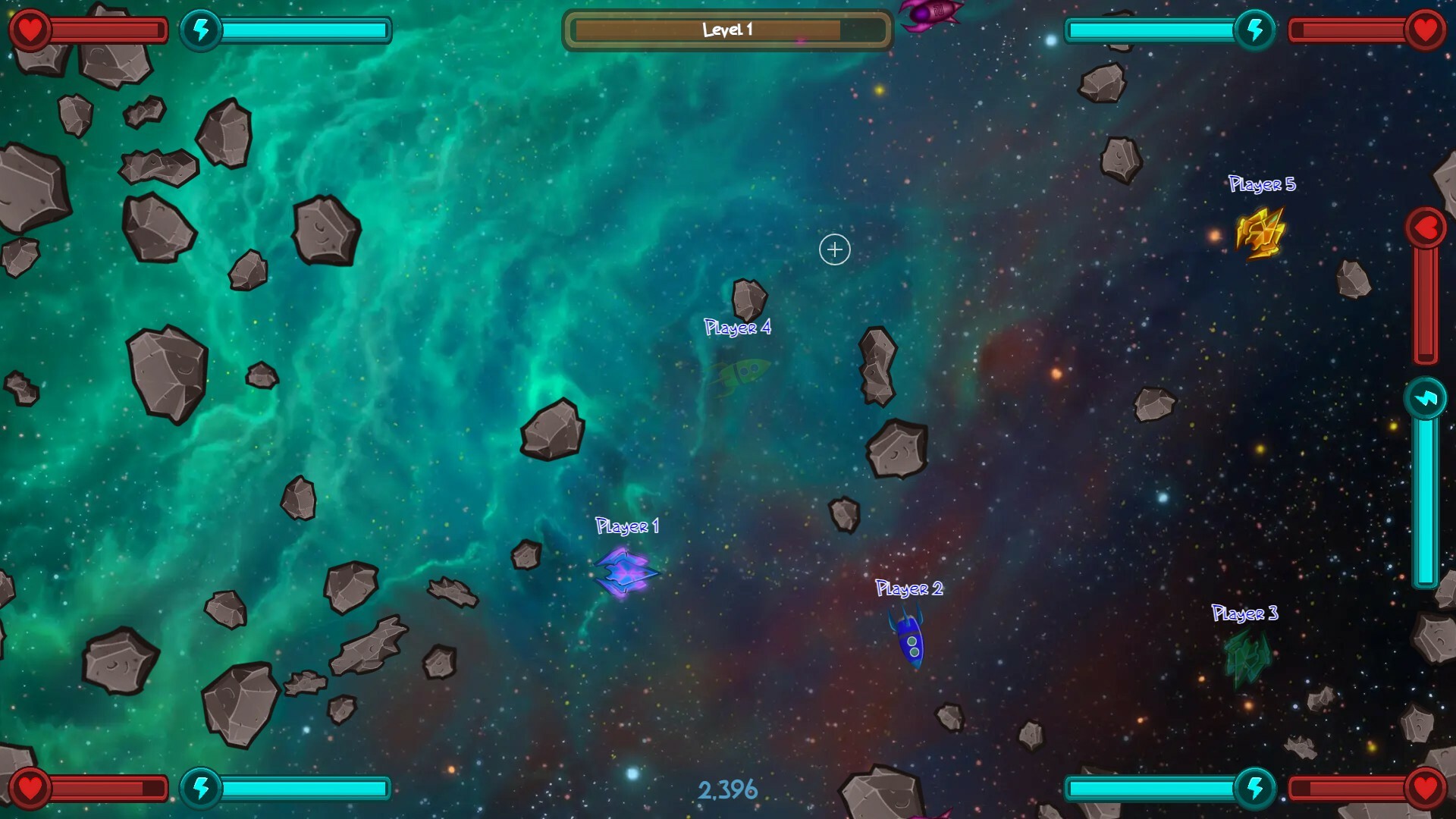Click the Level 1 progress banner
Viewport: 1456px width, 819px height.
(x=727, y=30)
